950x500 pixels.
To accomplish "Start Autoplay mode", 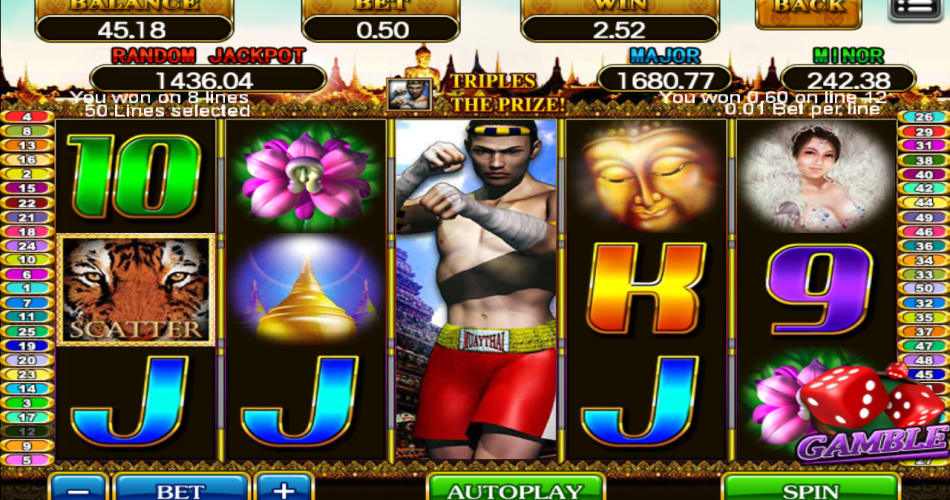I will click(515, 489).
